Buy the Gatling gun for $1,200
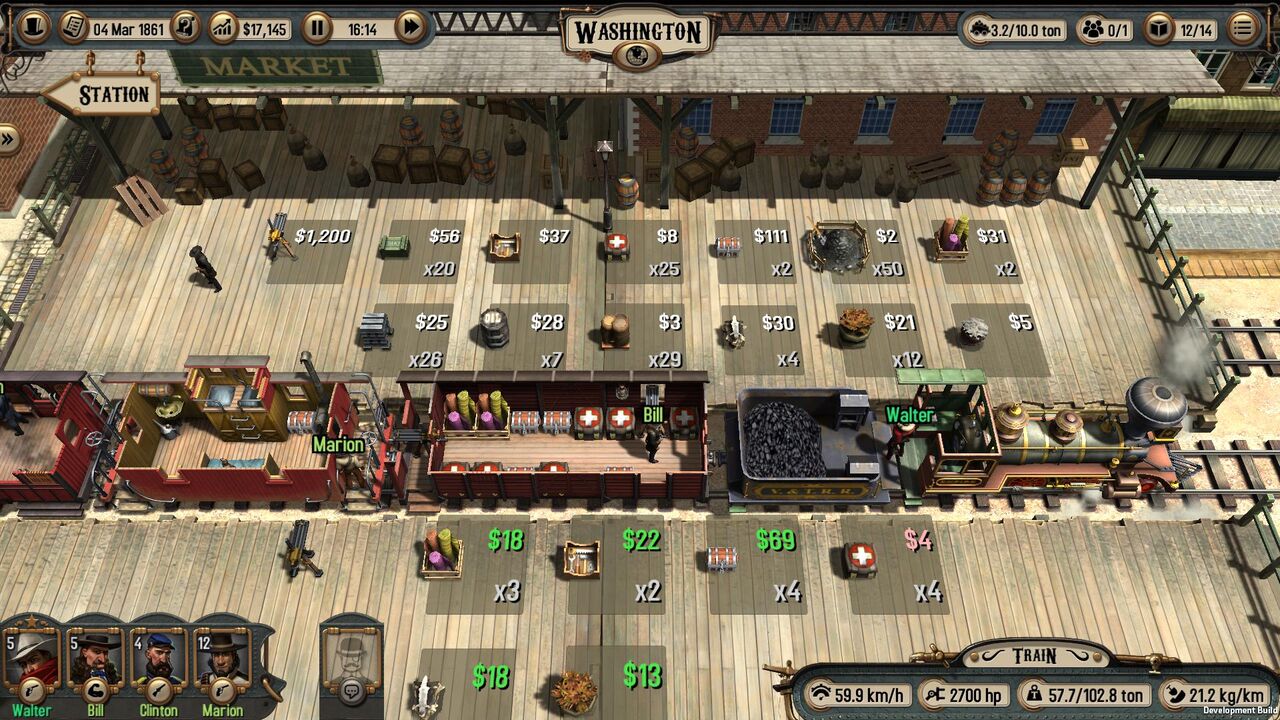This screenshot has width=1280, height=720. 310,250
